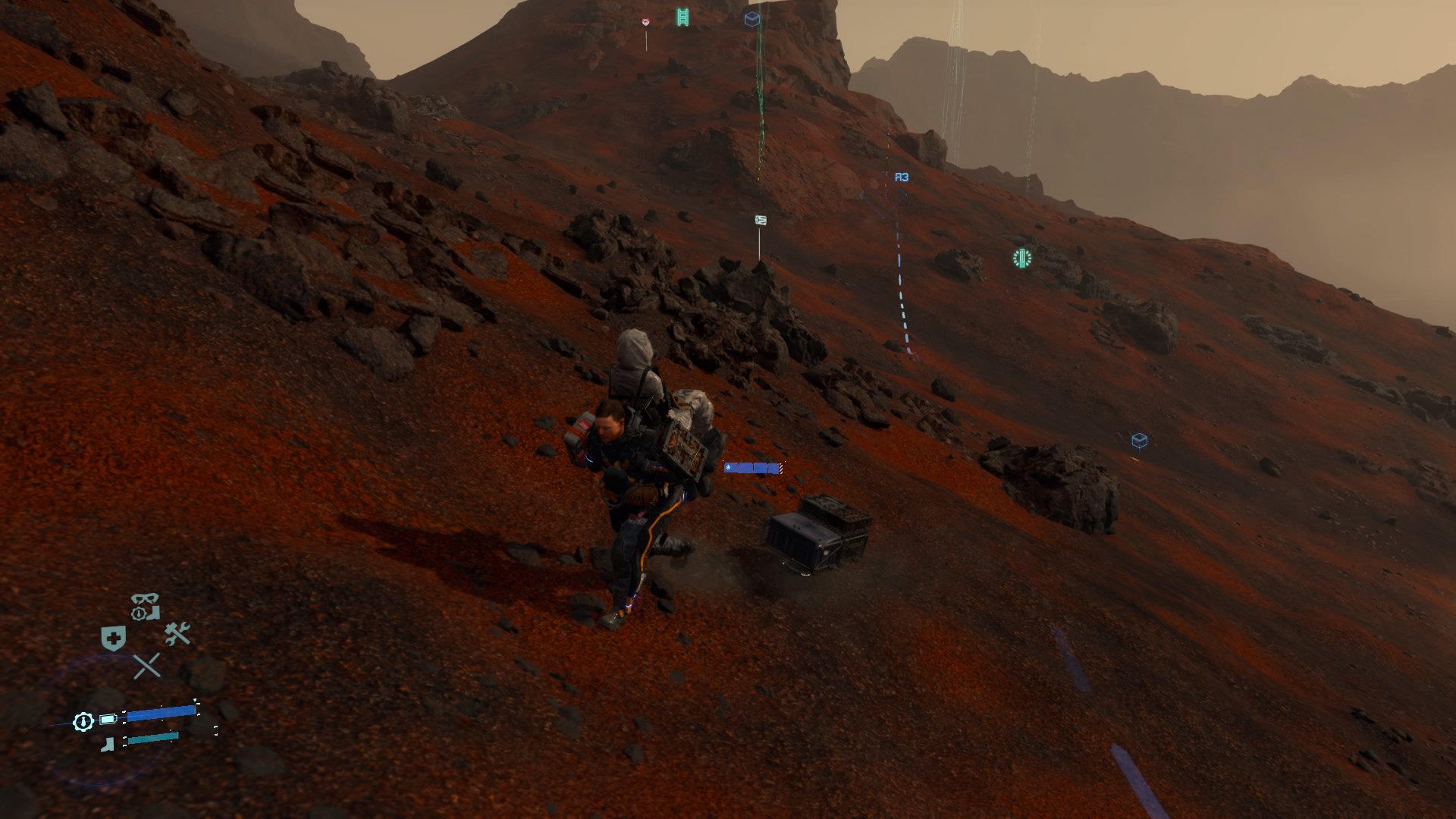The width and height of the screenshot is (1456, 819).
Task: Click the white signpost marker
Action: (x=761, y=221)
